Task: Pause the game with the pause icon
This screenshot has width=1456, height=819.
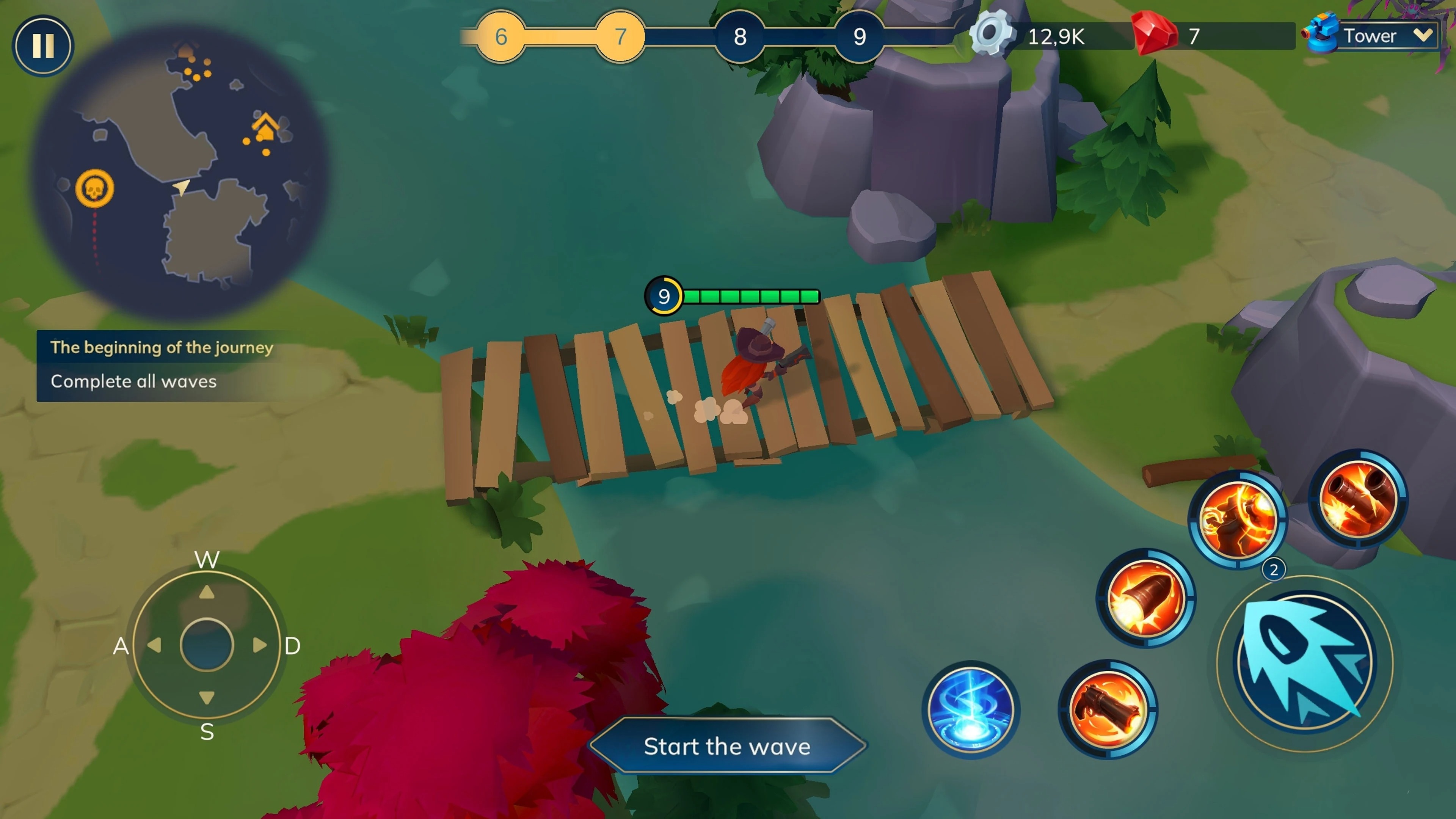Action: click(x=44, y=45)
